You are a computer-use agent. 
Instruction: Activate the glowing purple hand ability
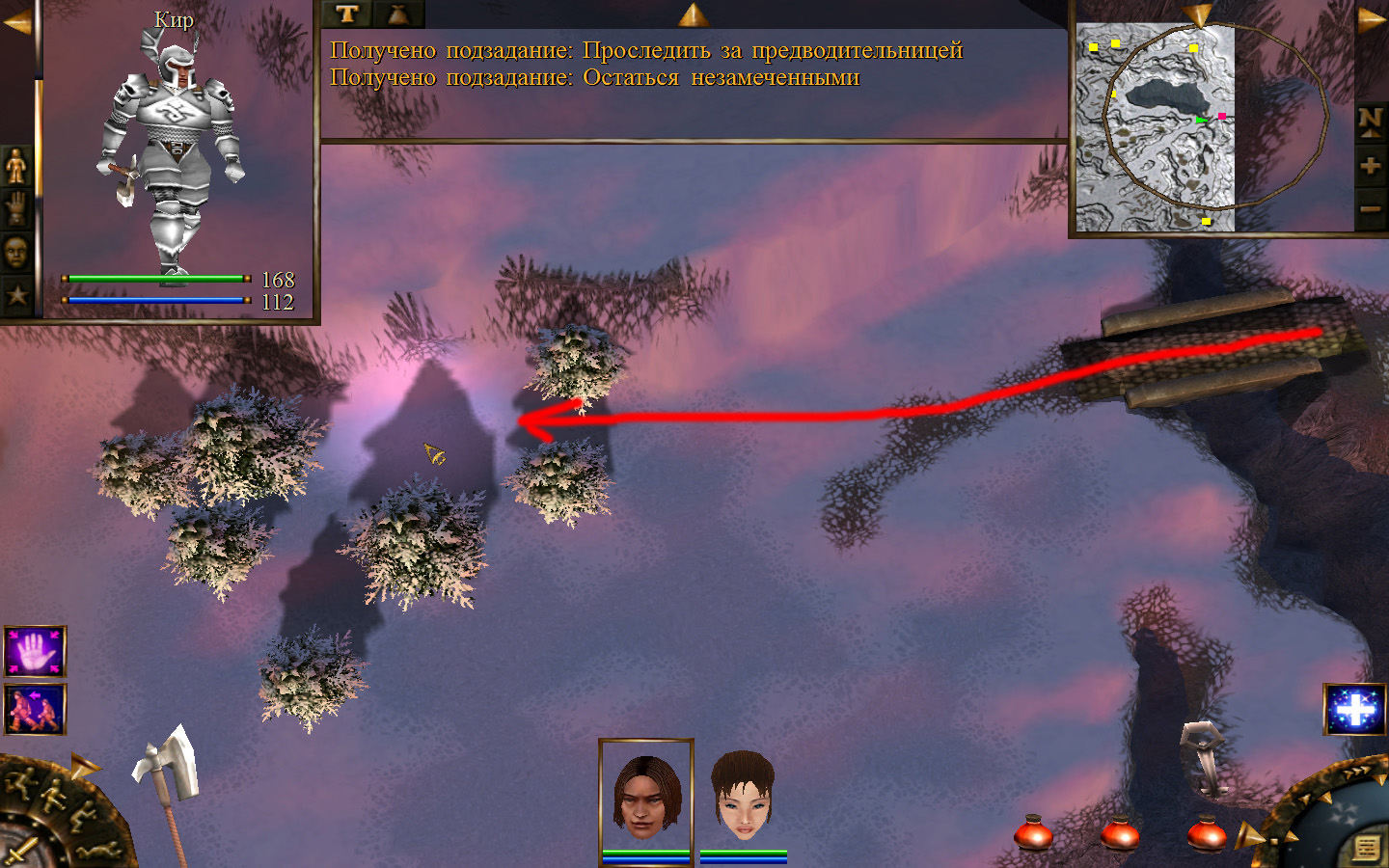click(x=36, y=652)
